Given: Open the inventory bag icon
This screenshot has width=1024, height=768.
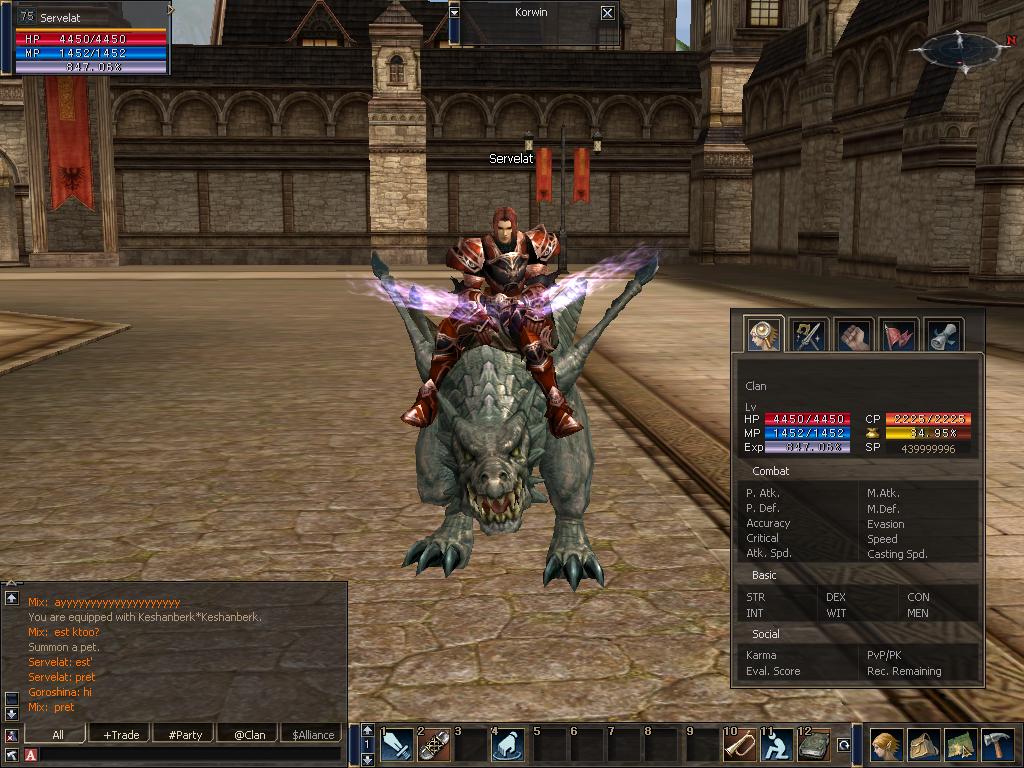Looking at the screenshot, I should click(x=924, y=746).
